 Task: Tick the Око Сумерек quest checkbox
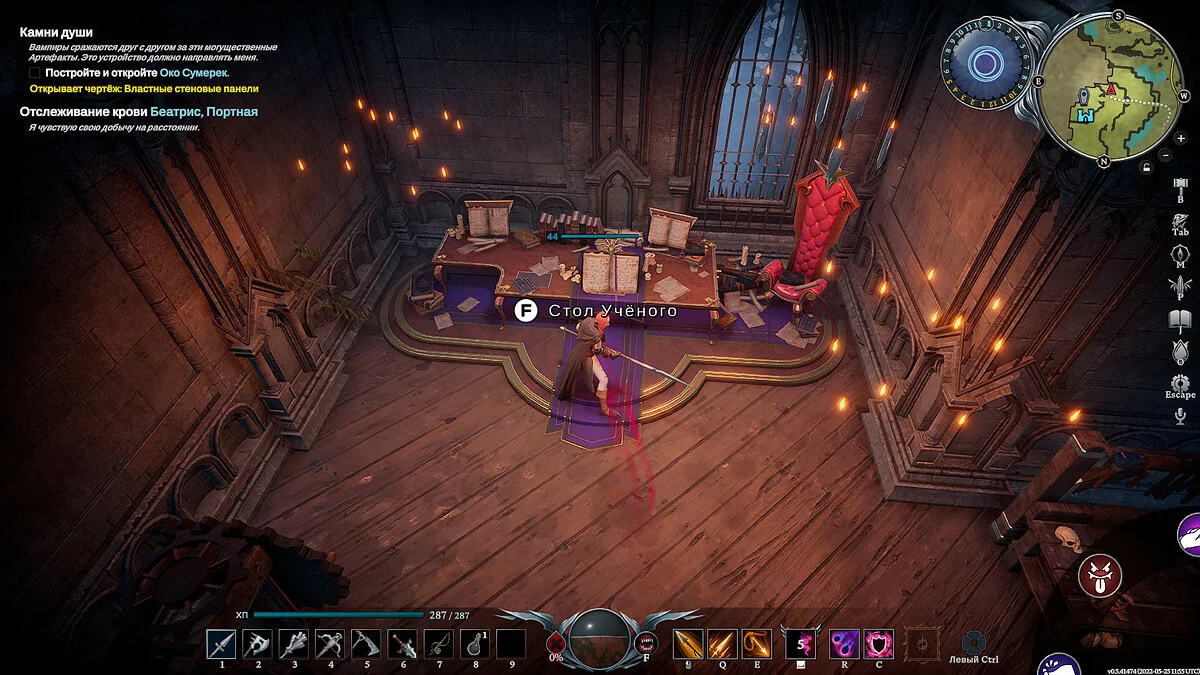(35, 73)
